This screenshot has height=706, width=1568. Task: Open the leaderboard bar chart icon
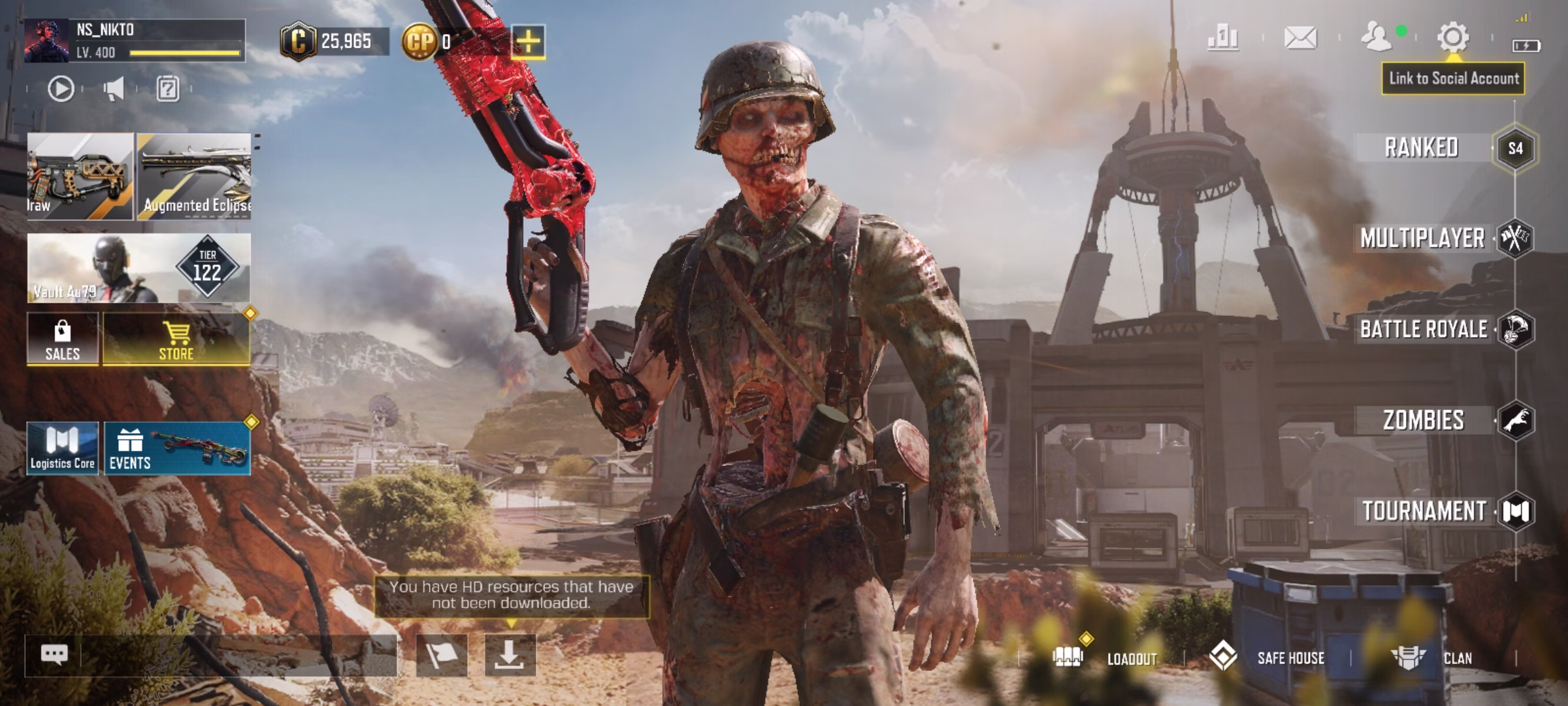pyautogui.click(x=1223, y=38)
